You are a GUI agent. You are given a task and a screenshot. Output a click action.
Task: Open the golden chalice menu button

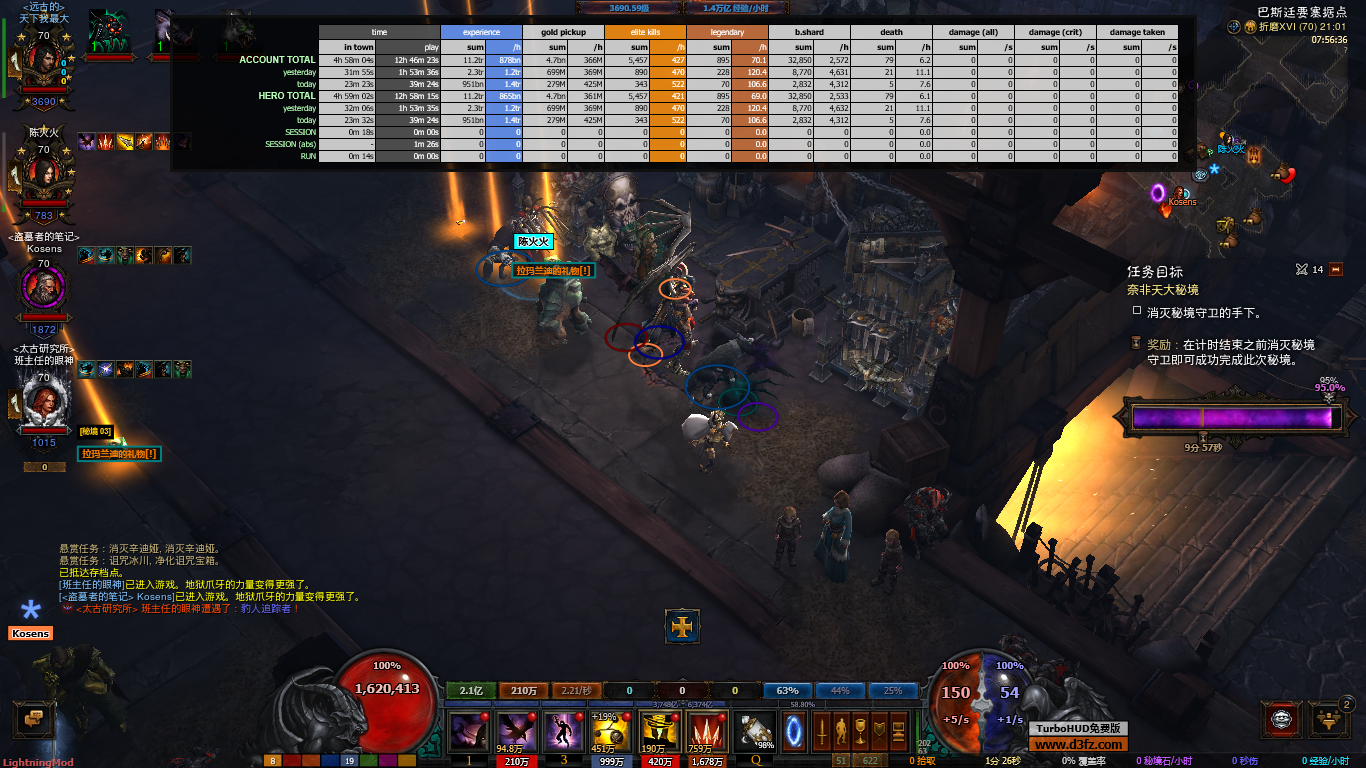click(861, 731)
